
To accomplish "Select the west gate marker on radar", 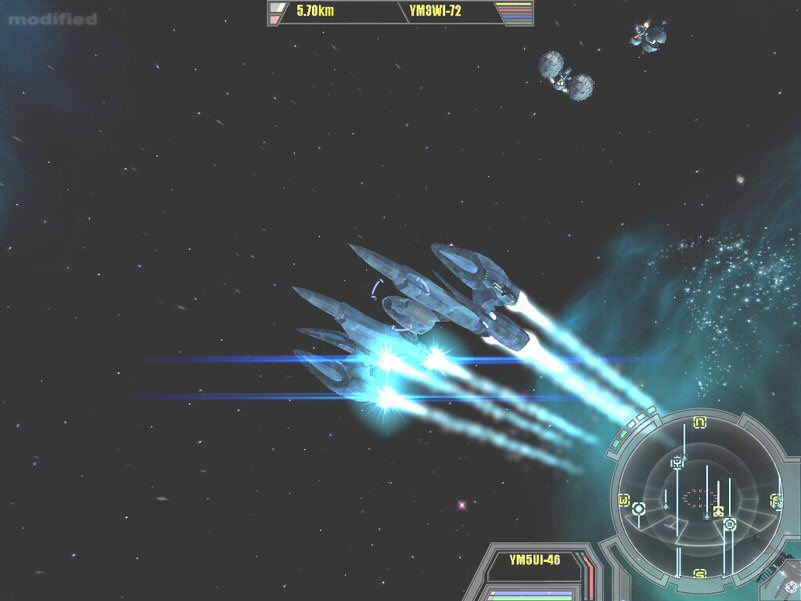I will (x=624, y=500).
